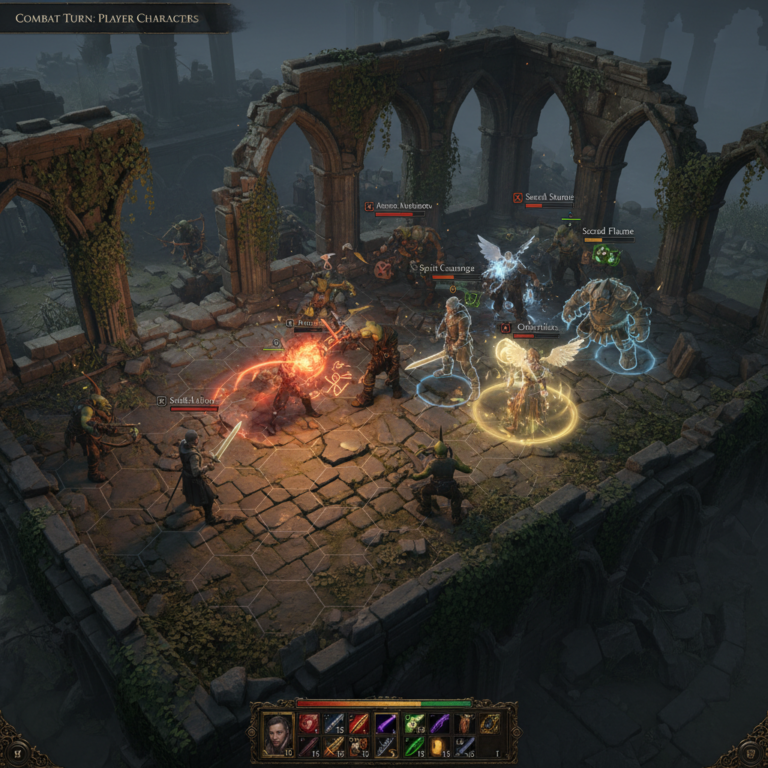The height and width of the screenshot is (768, 768).
Task: Activate the red swirl orb ability
Action: tap(308, 724)
